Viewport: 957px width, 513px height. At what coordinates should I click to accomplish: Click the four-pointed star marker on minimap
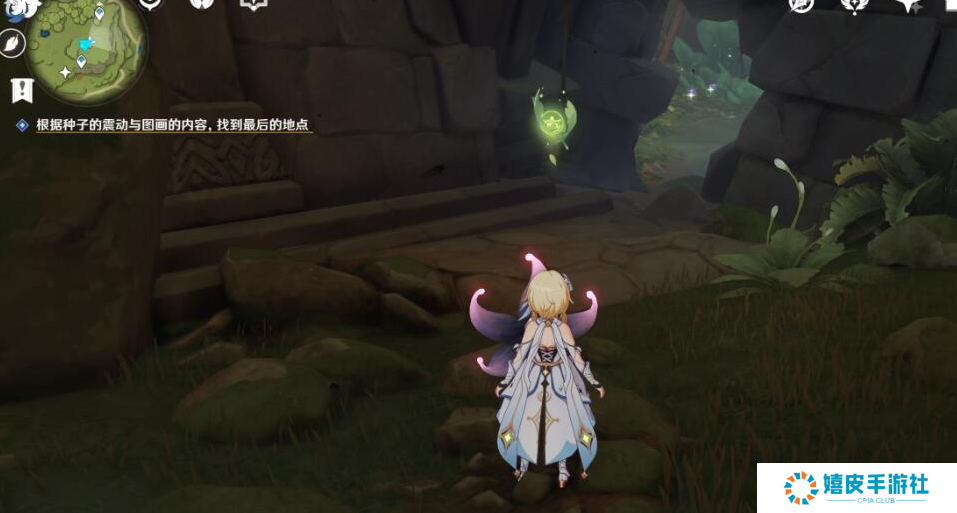[65, 72]
